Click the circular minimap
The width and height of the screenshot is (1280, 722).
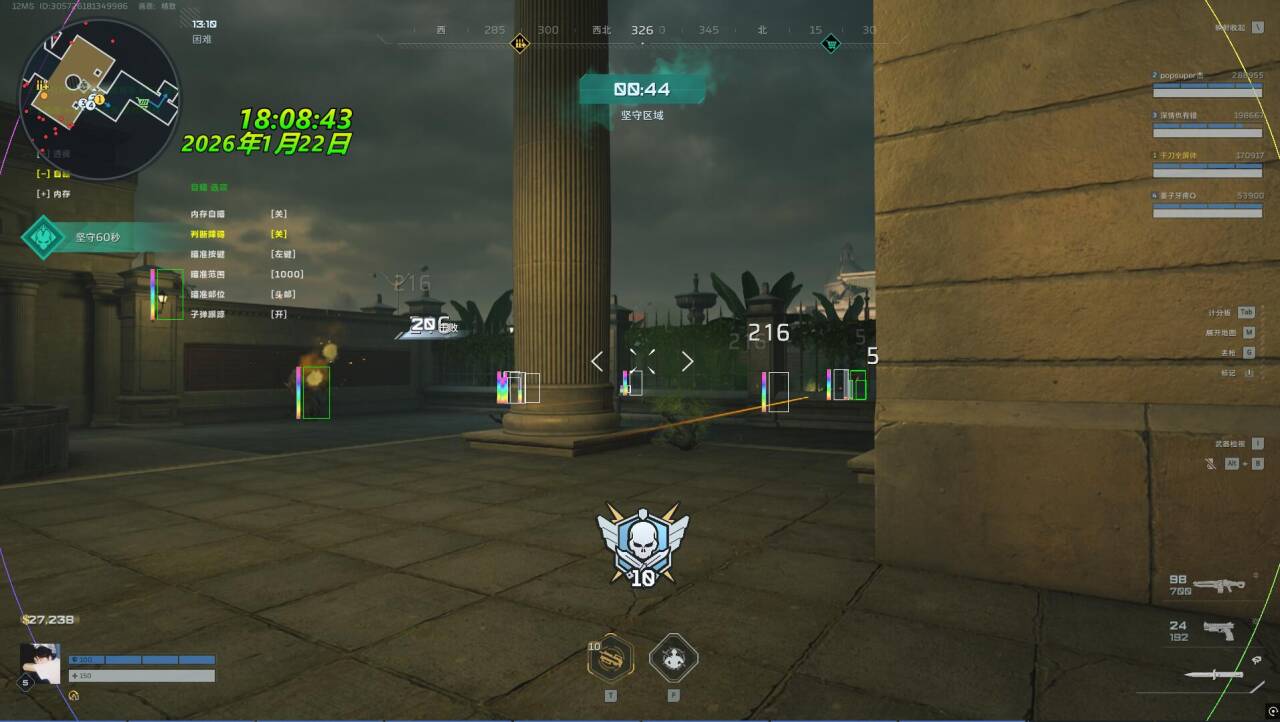(99, 98)
